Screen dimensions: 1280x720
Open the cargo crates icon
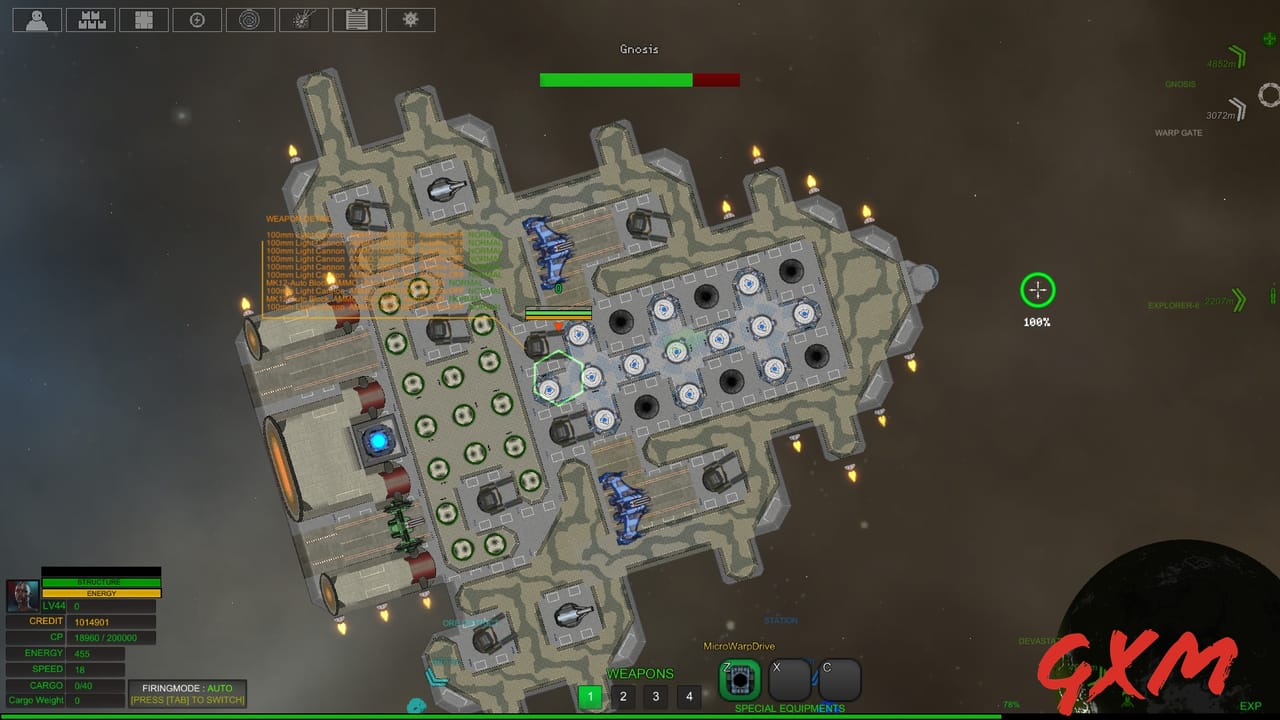click(x=90, y=19)
